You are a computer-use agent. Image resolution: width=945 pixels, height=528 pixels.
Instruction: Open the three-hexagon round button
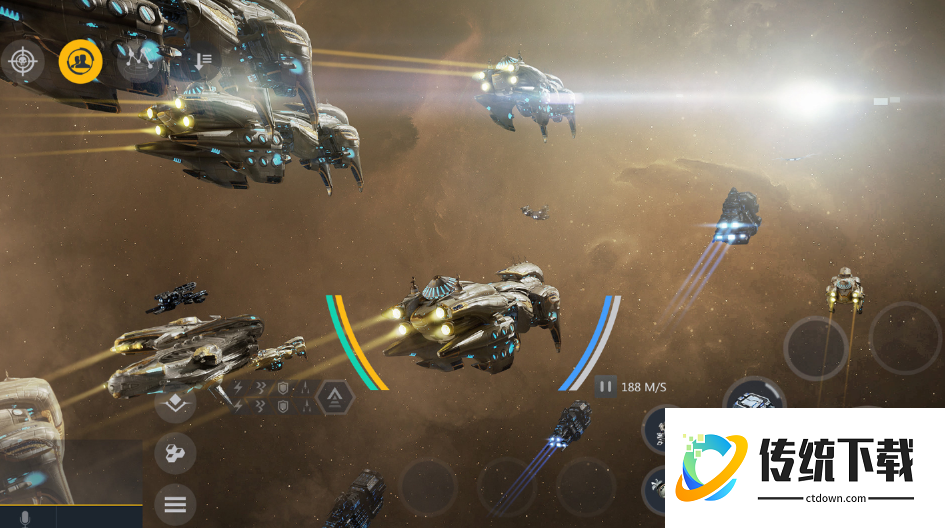click(x=175, y=454)
